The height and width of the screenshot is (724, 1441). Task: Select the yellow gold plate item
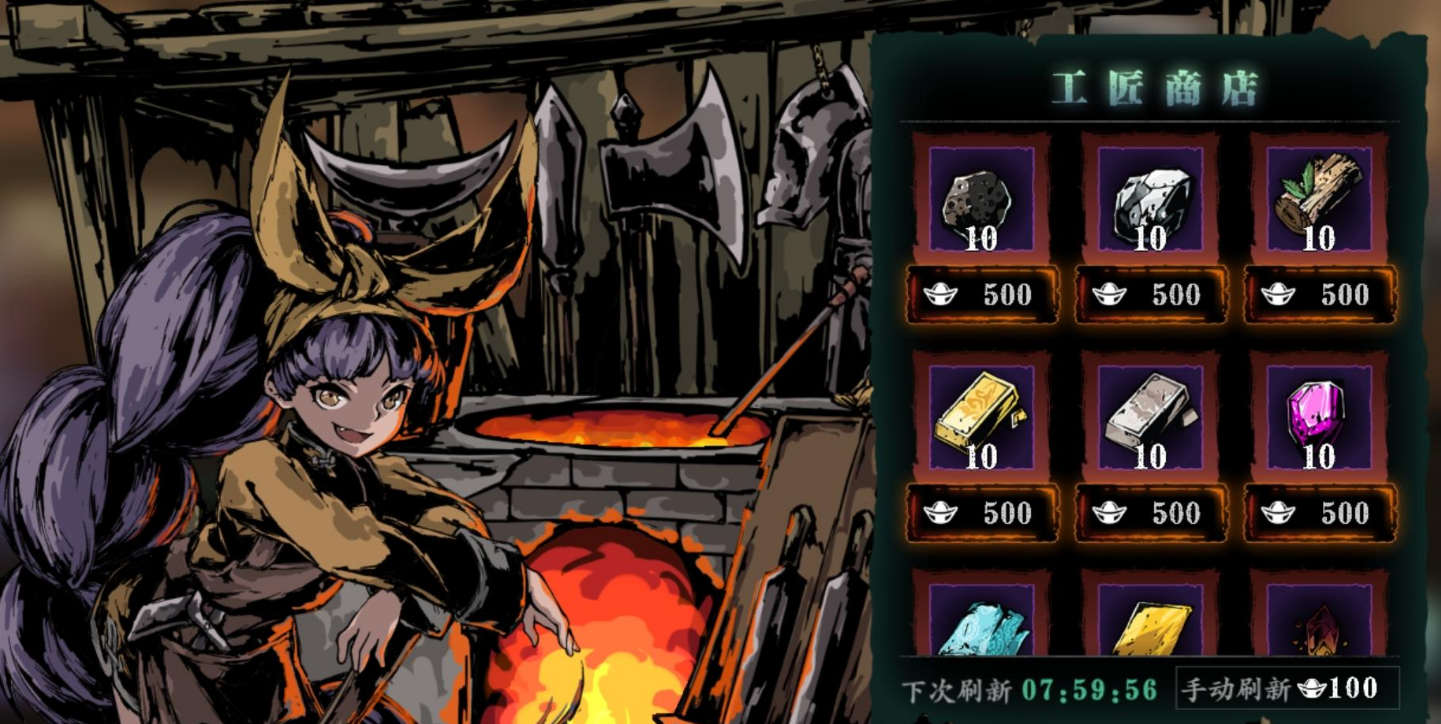click(x=1150, y=625)
